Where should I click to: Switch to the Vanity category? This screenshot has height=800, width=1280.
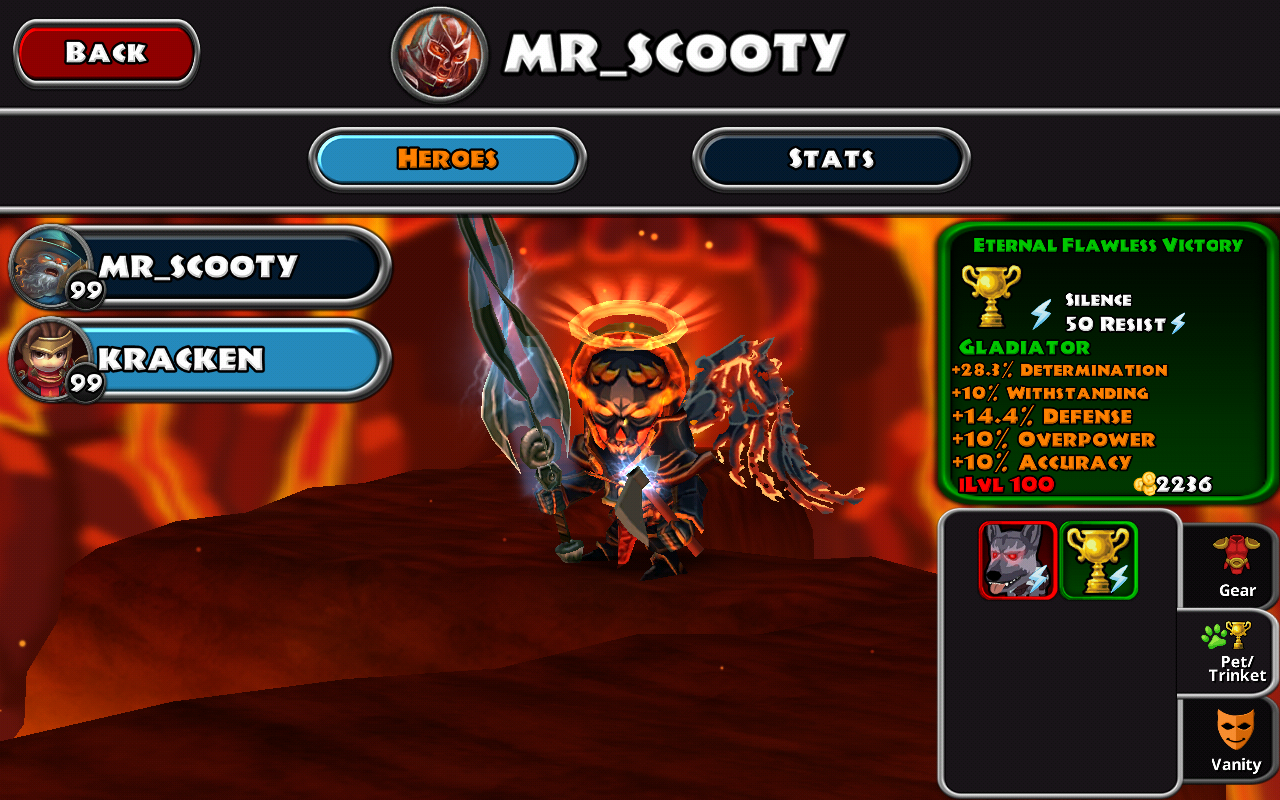[1236, 740]
